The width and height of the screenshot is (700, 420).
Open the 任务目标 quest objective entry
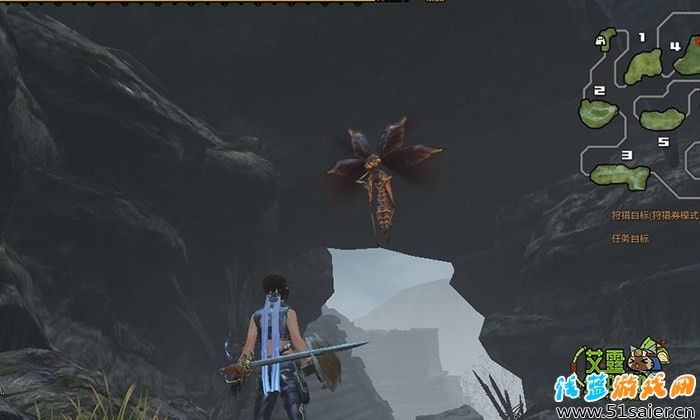click(631, 239)
